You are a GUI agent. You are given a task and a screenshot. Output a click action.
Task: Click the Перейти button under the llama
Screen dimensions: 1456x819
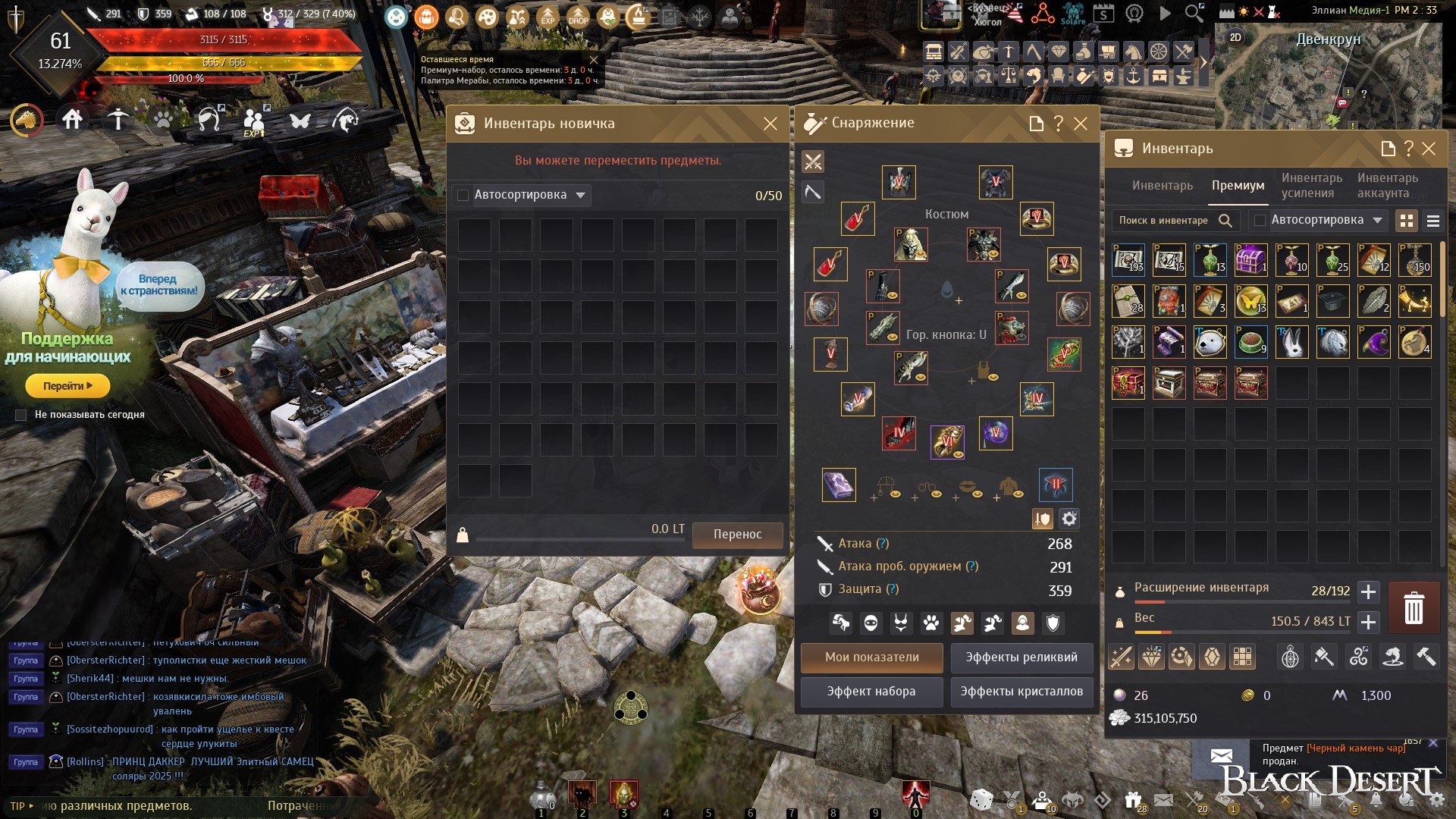(67, 386)
